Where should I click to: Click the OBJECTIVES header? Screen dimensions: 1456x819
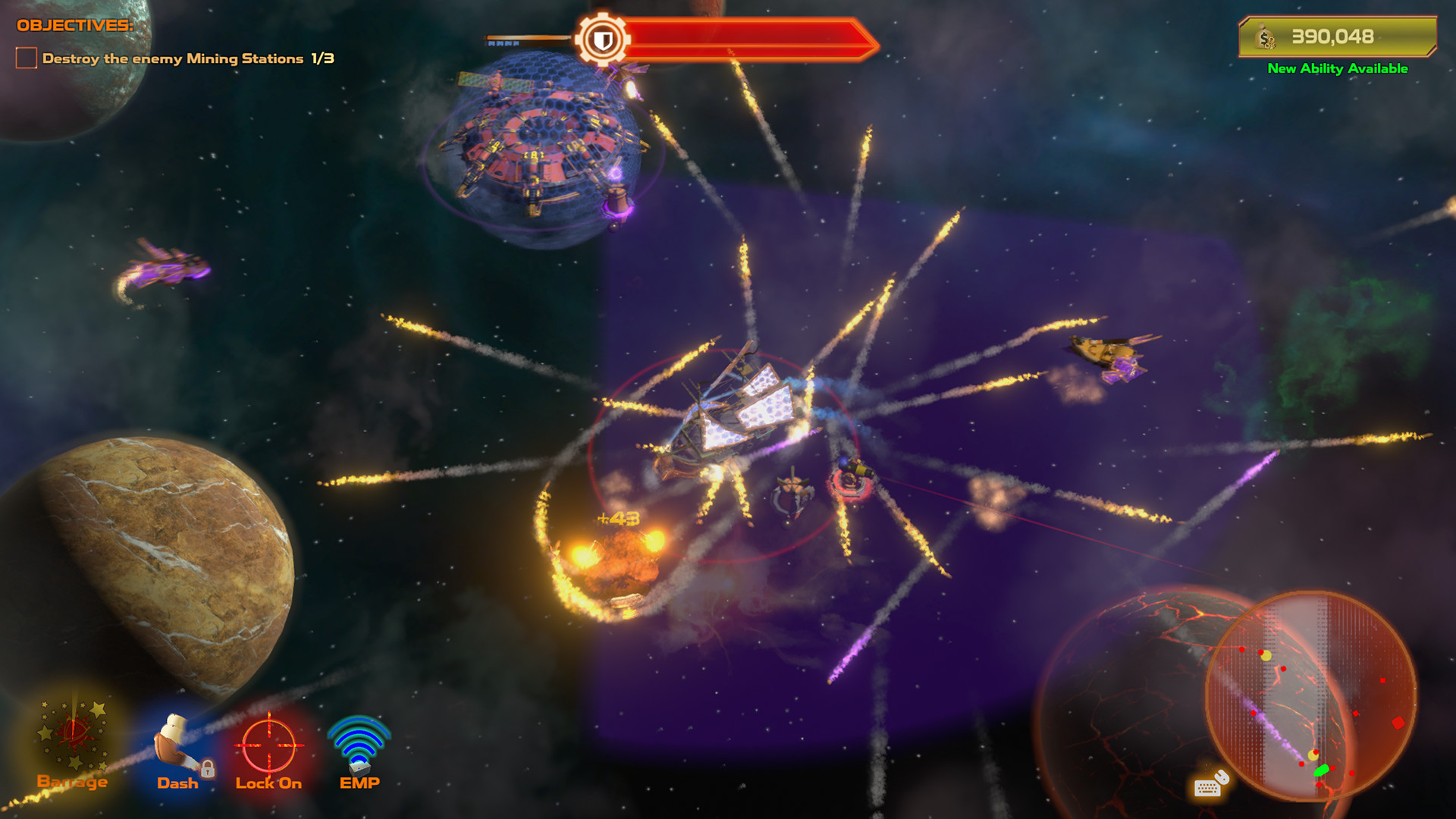(x=76, y=24)
